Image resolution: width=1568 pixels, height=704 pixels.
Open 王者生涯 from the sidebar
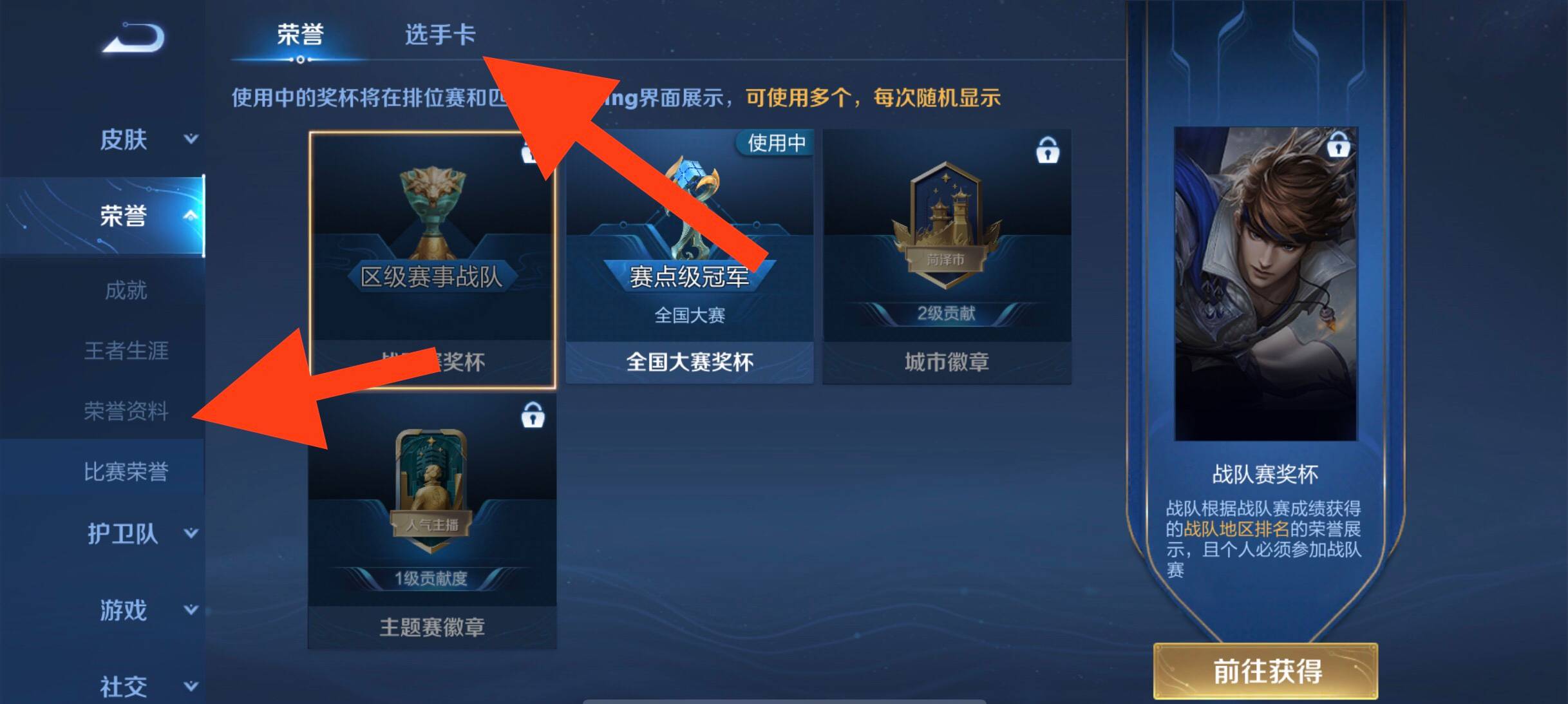pos(126,351)
